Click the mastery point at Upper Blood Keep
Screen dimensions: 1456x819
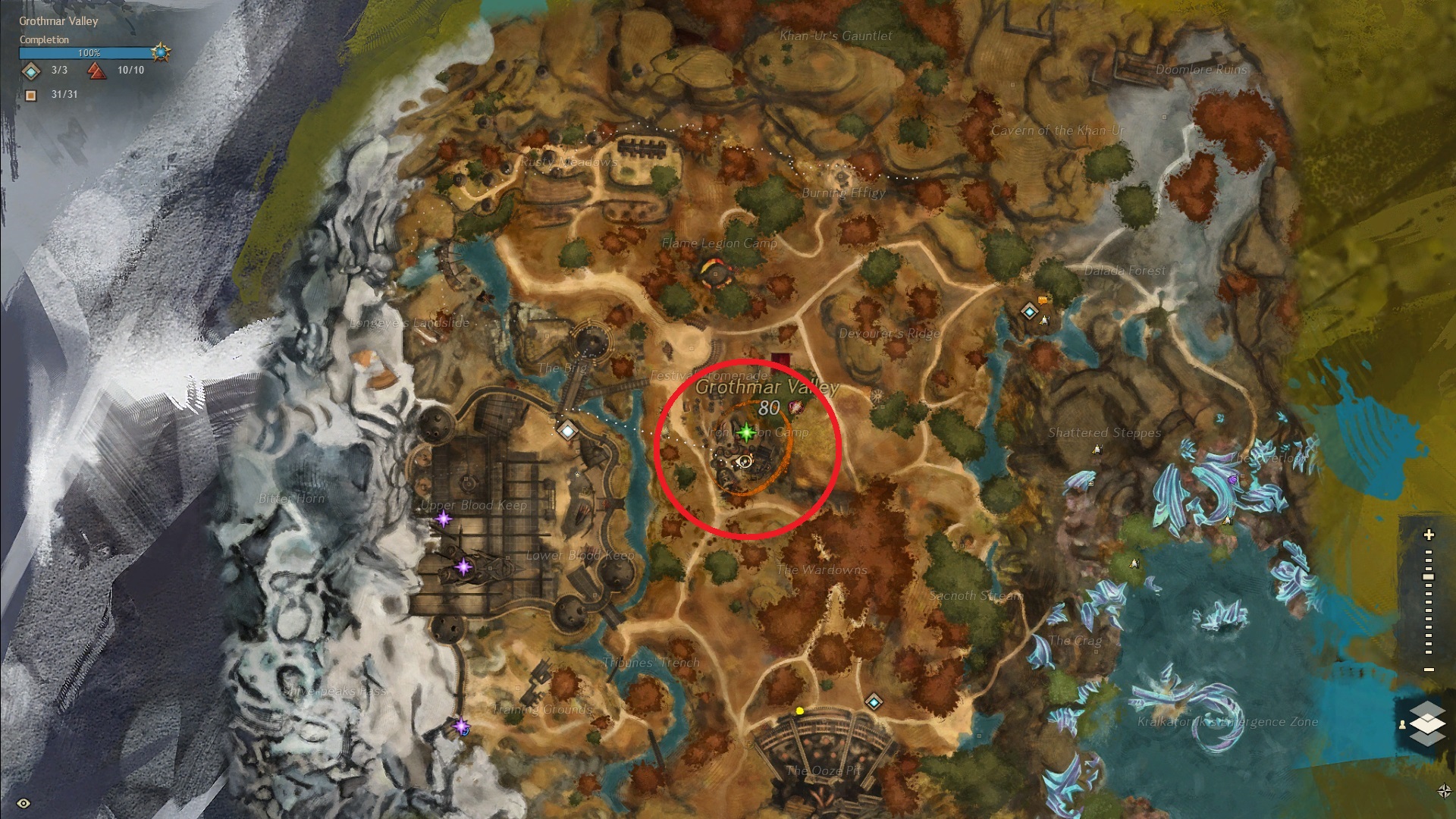443,519
